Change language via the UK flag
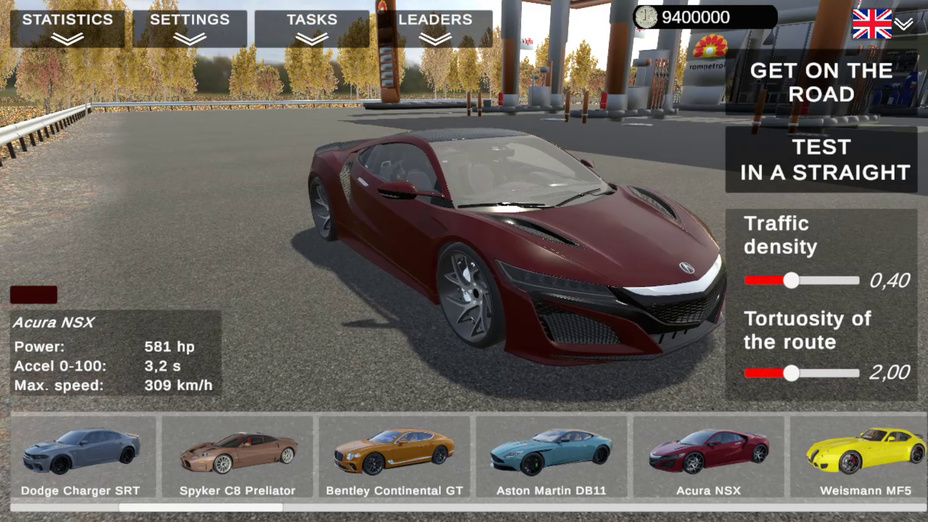Viewport: 928px width, 522px height. tap(881, 24)
